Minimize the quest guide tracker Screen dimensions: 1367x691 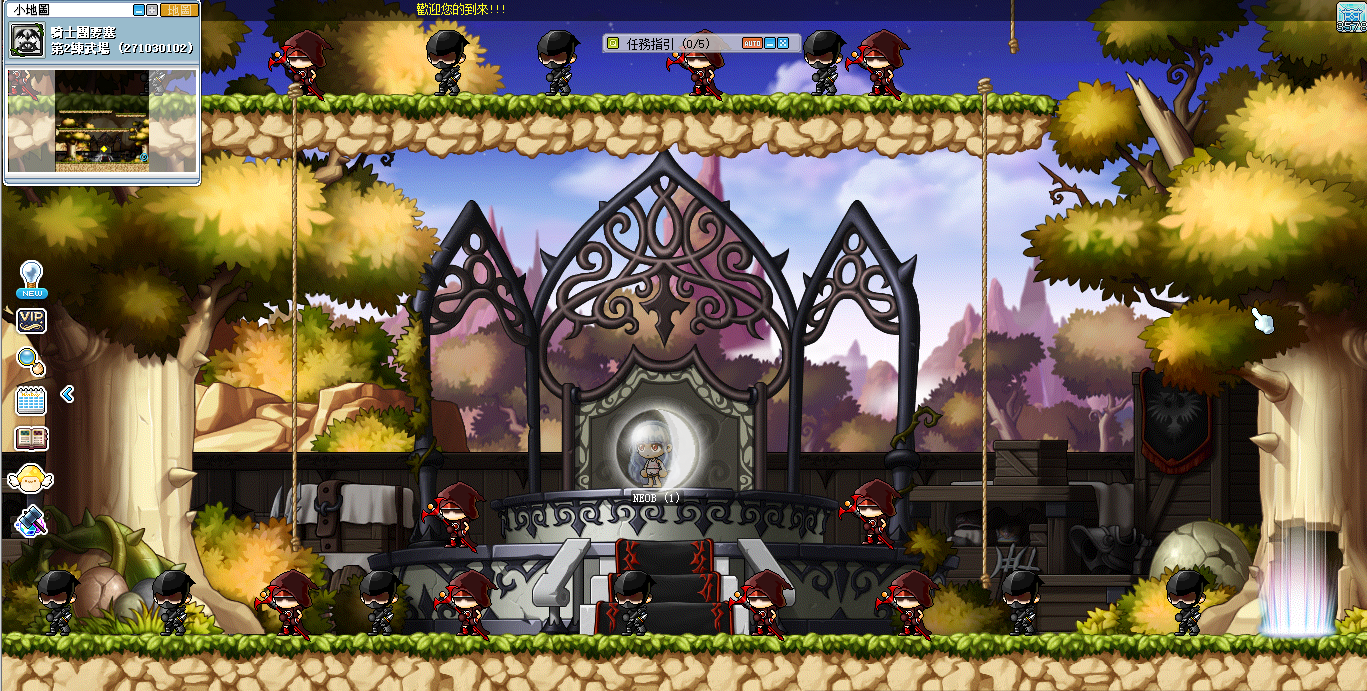770,44
